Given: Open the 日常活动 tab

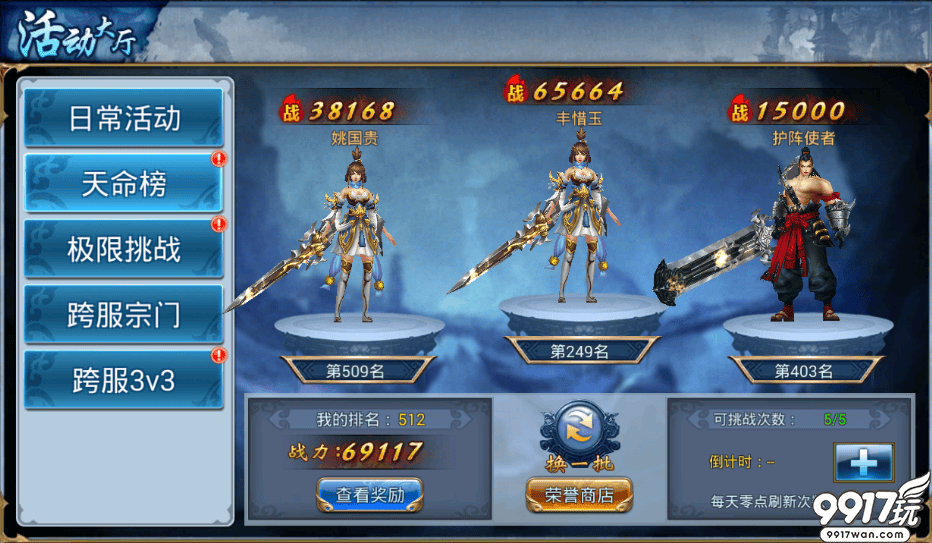Looking at the screenshot, I should coord(124,118).
